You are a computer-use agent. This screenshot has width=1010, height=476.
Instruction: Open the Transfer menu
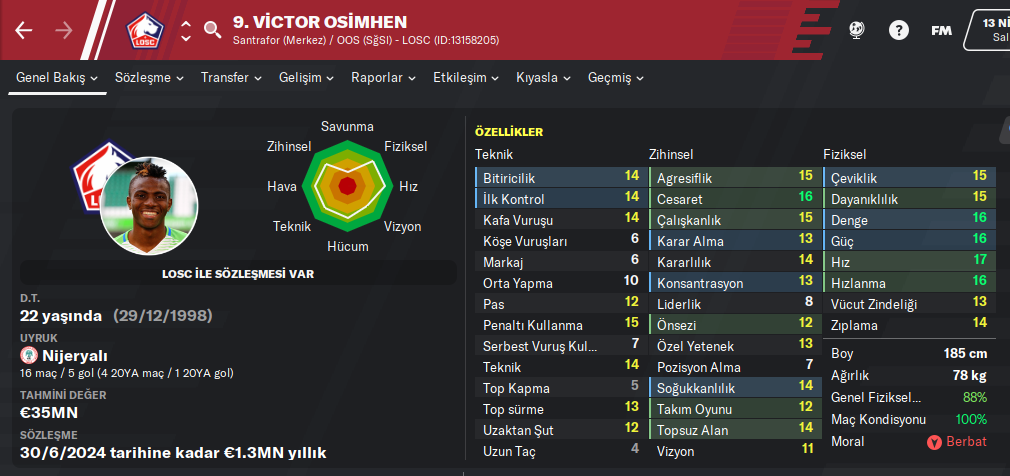(x=231, y=77)
